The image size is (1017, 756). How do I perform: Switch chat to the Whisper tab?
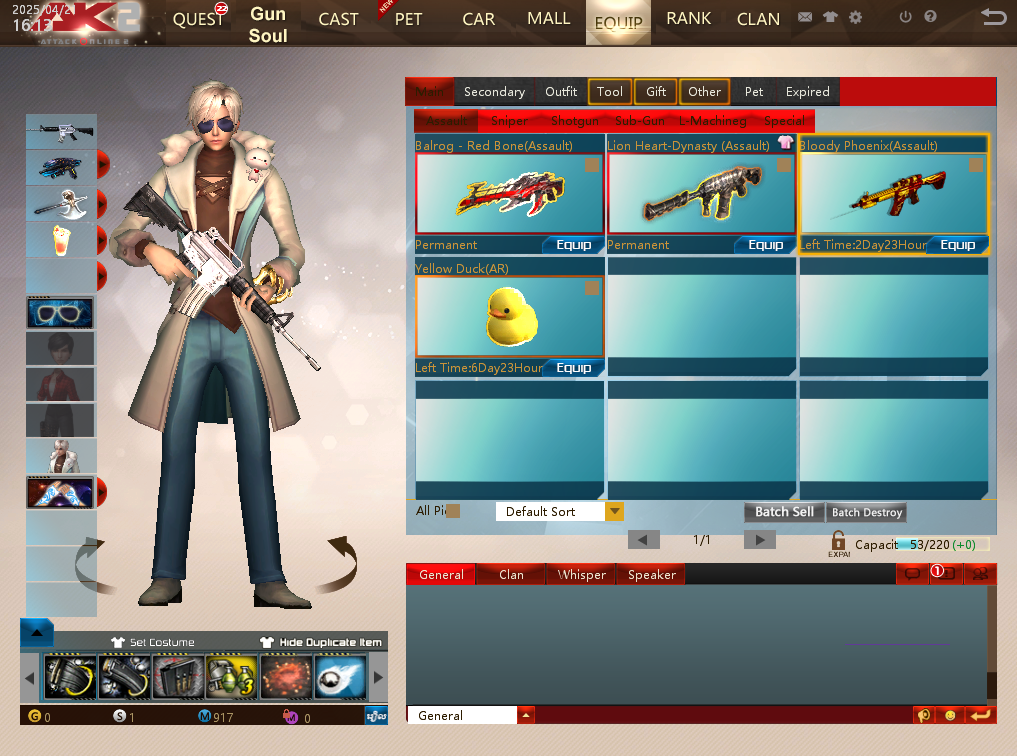pos(582,575)
